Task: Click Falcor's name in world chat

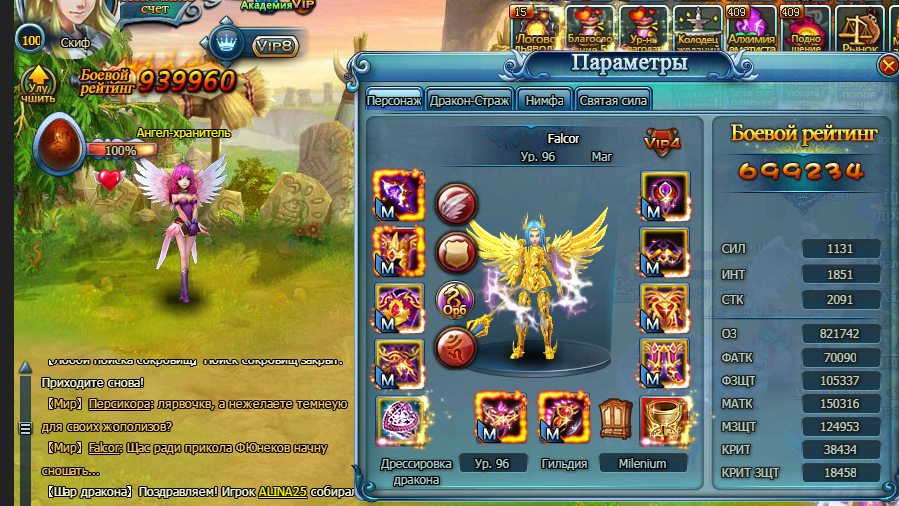Action: pyautogui.click(x=105, y=448)
